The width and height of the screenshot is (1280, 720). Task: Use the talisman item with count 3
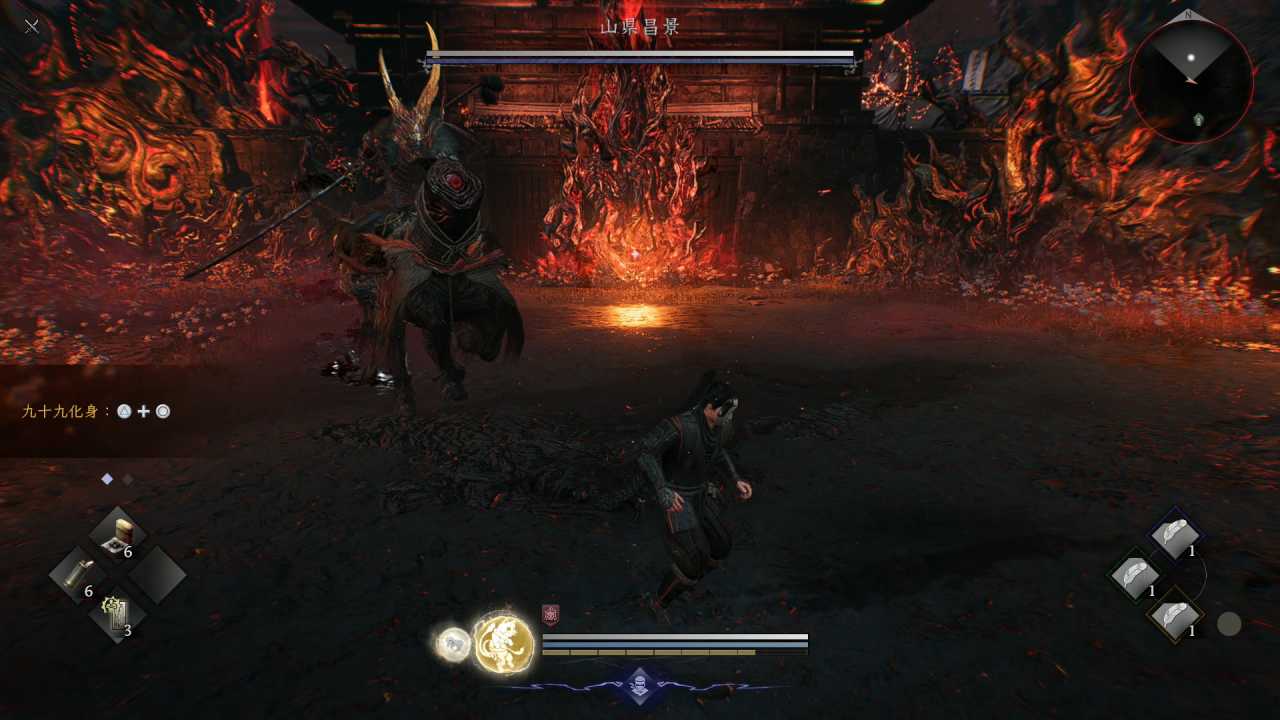pos(118,615)
